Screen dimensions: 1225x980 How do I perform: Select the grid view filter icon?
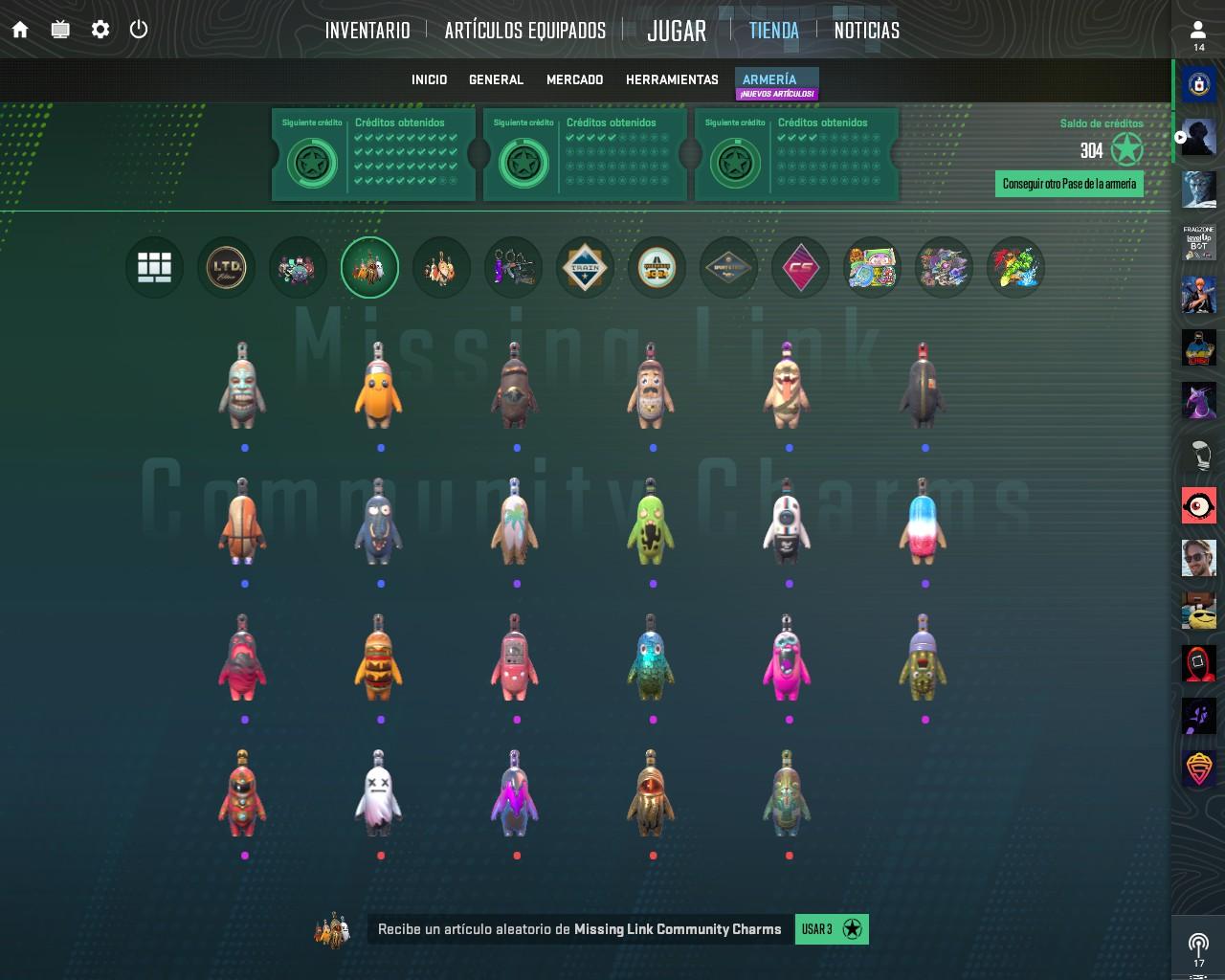[154, 268]
